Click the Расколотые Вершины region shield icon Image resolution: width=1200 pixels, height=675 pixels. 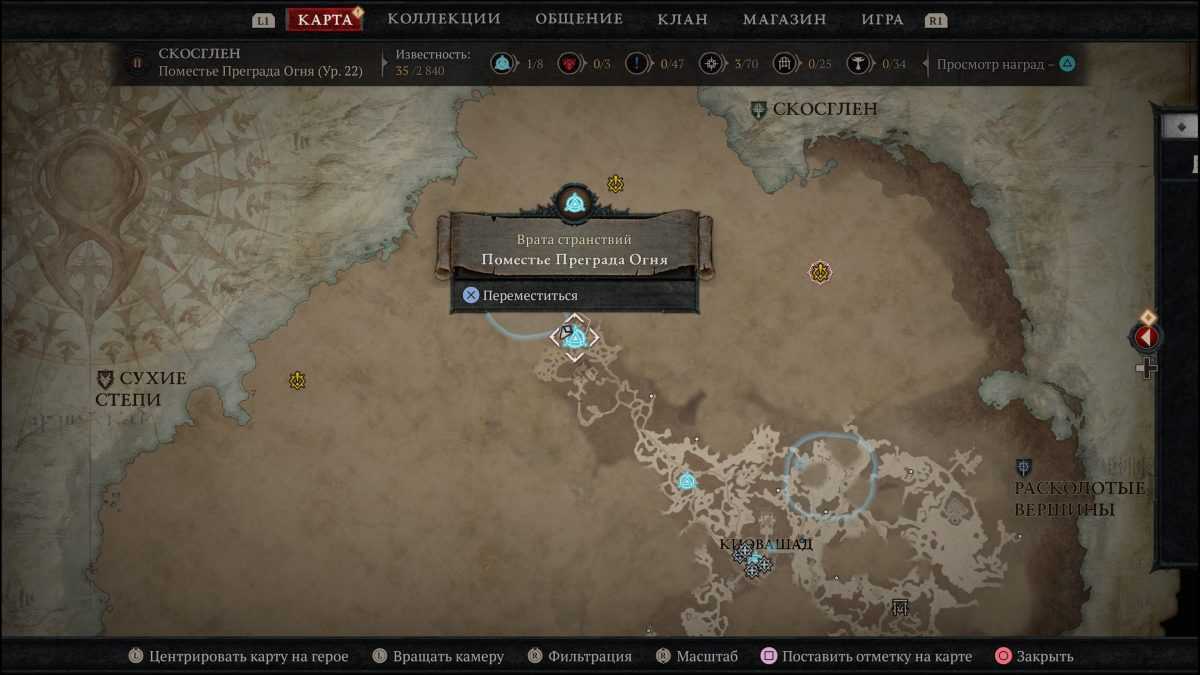(1024, 467)
